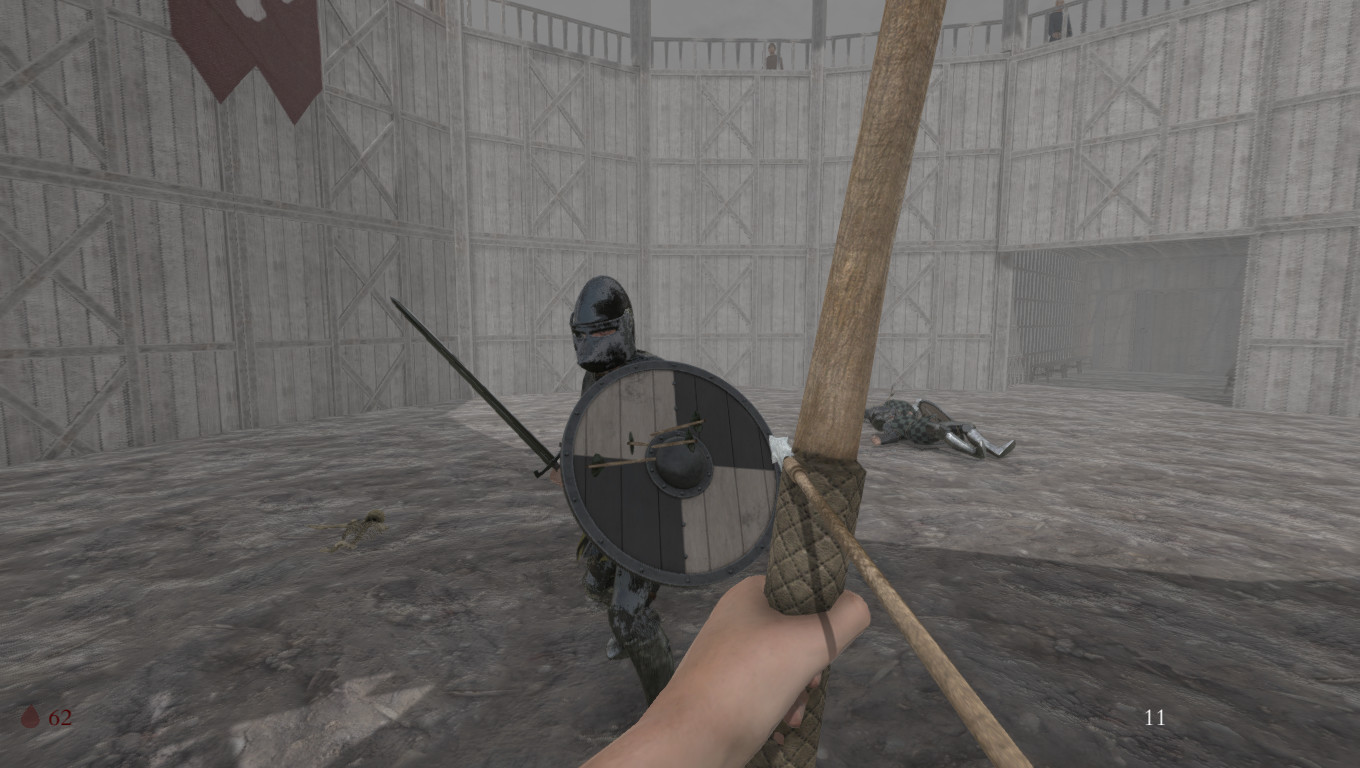Select the health value 62
Viewport: 1360px width, 768px height.
(x=62, y=717)
